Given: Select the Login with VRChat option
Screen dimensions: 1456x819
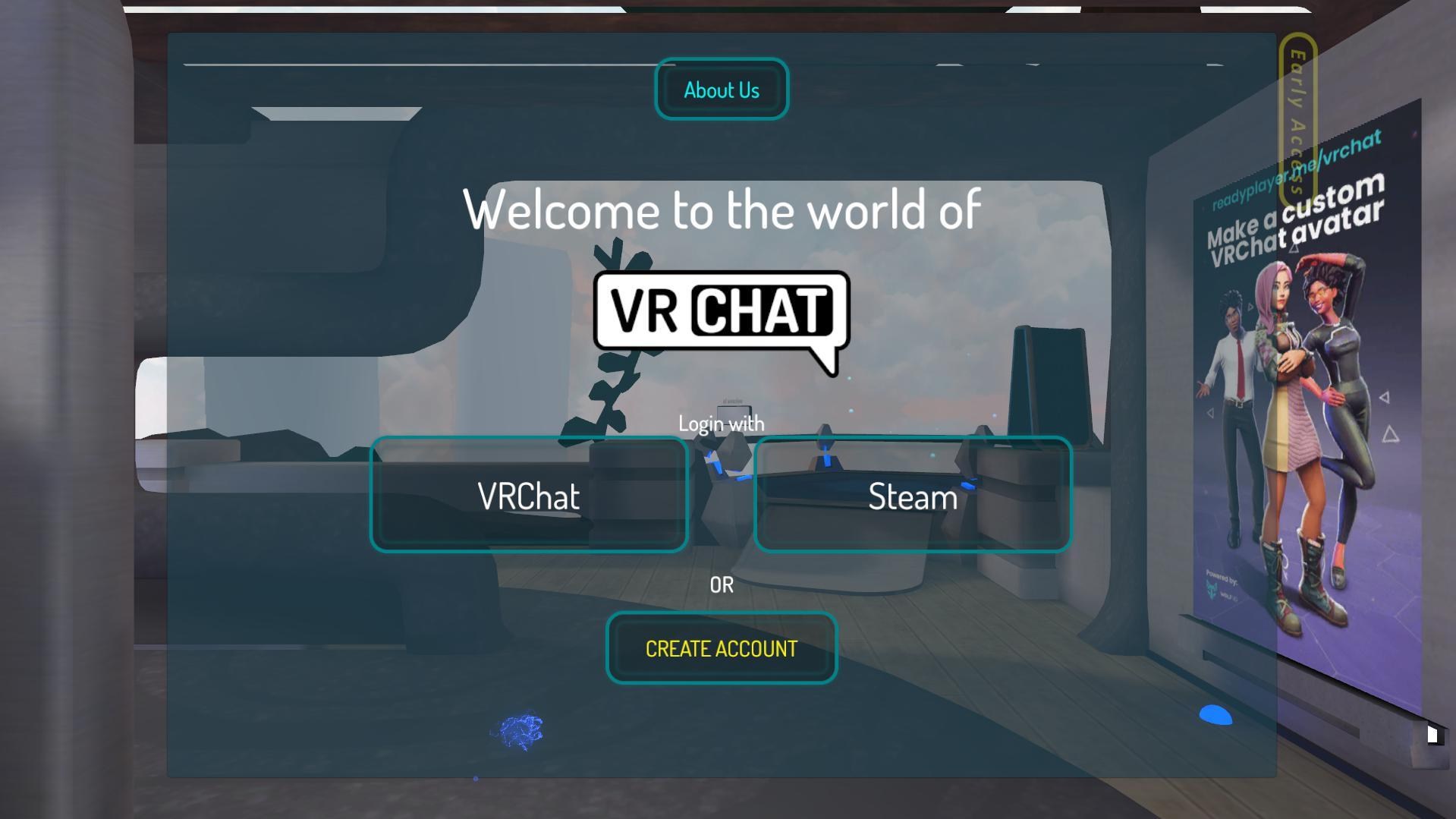Looking at the screenshot, I should [x=528, y=494].
